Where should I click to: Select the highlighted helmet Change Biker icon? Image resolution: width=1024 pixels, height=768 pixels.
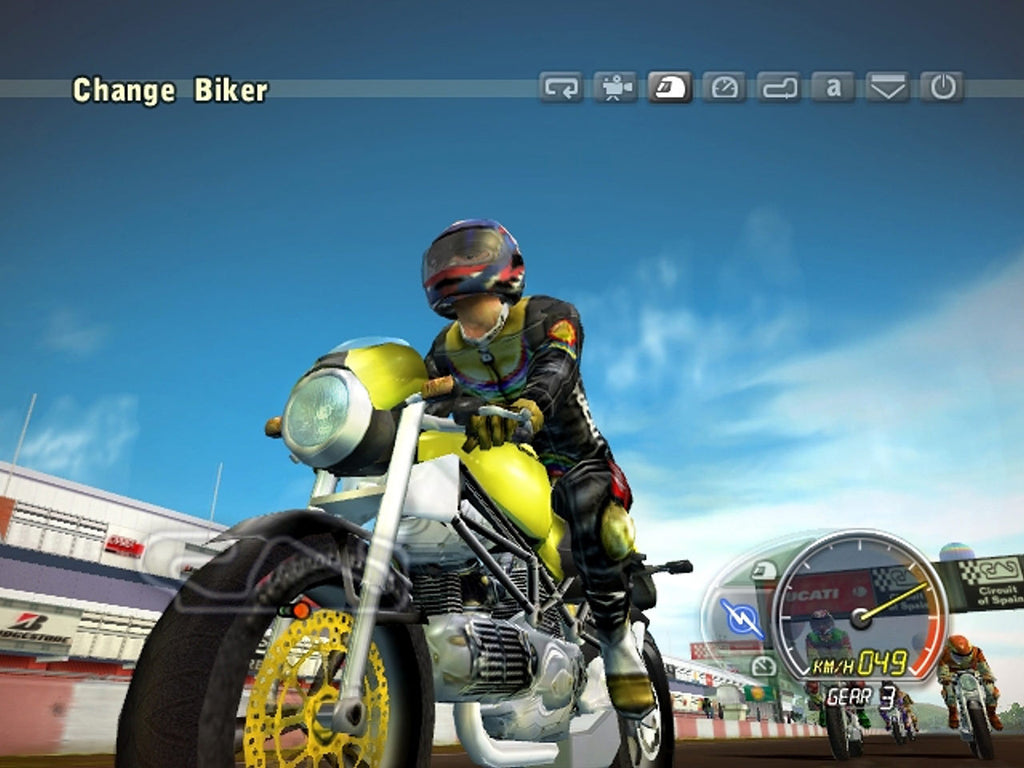(x=669, y=88)
